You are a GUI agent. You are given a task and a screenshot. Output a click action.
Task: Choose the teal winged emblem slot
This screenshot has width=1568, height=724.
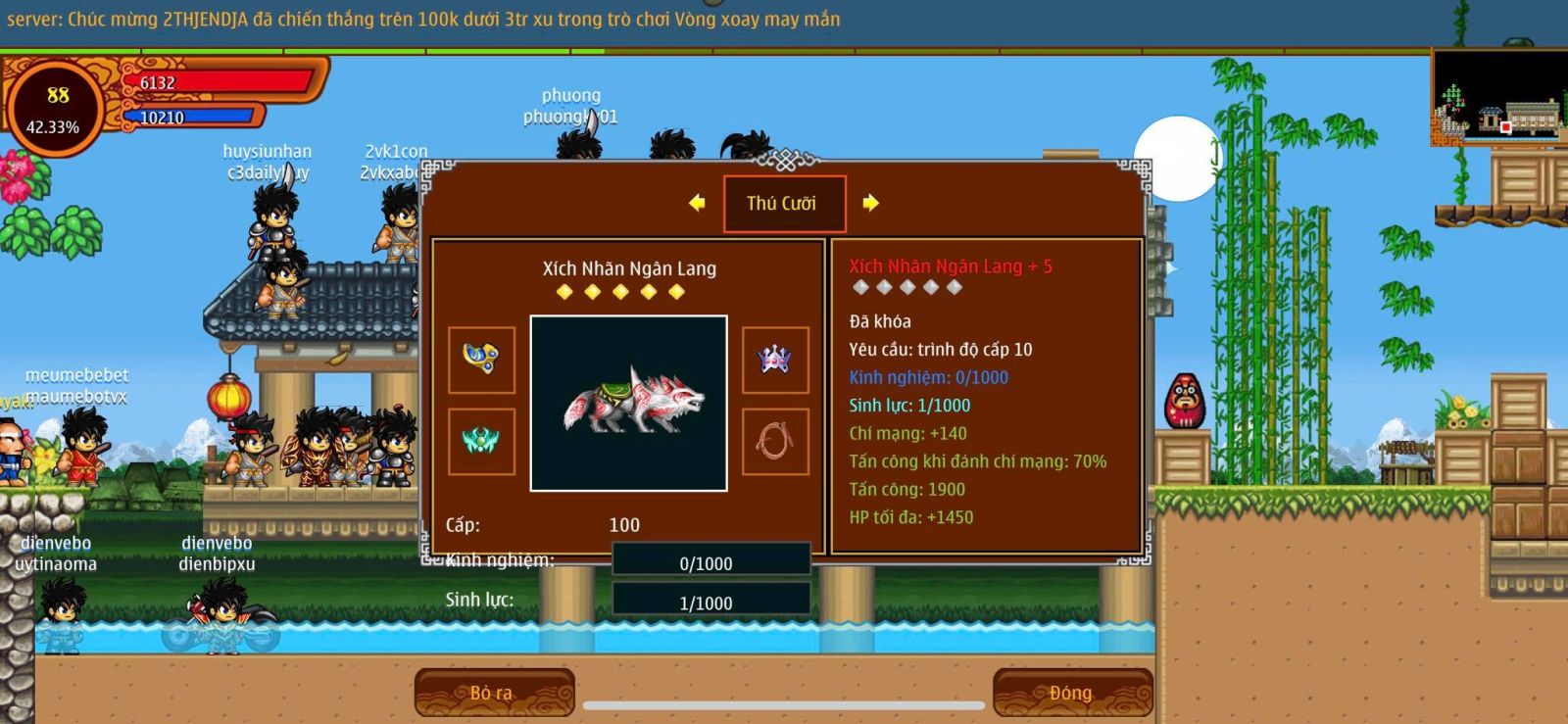[481, 441]
